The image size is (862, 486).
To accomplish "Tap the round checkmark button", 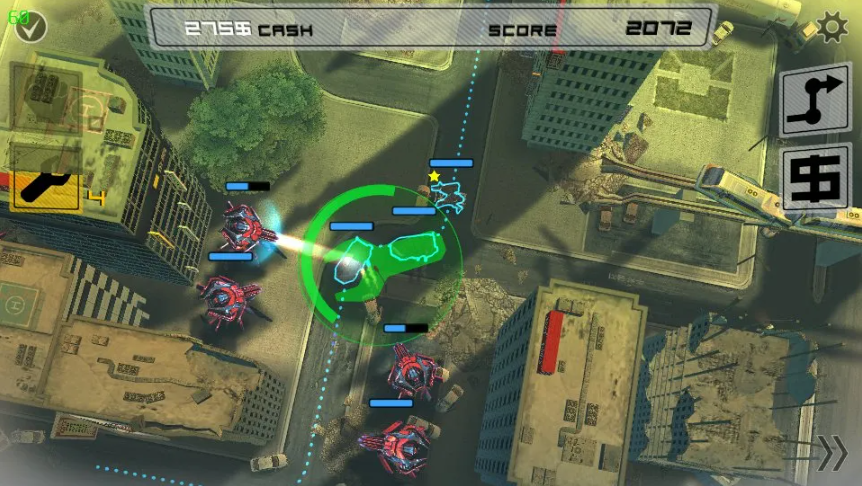I will [x=31, y=28].
